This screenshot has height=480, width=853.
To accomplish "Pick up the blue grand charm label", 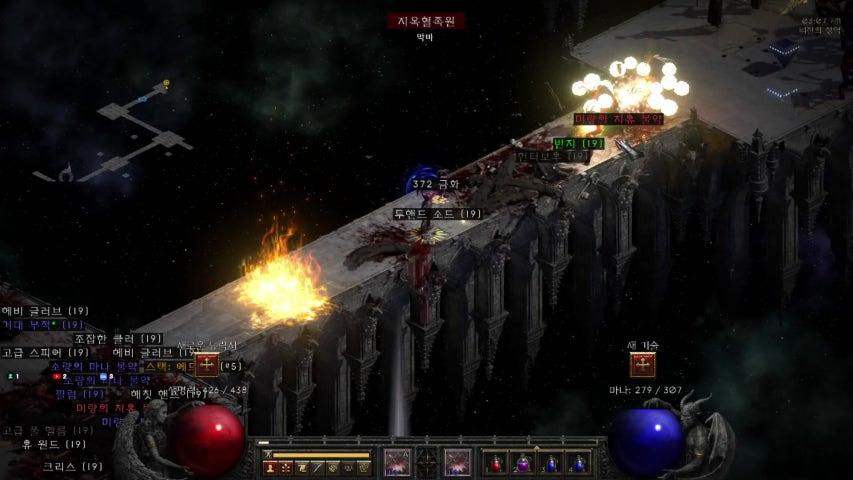I will [43, 325].
